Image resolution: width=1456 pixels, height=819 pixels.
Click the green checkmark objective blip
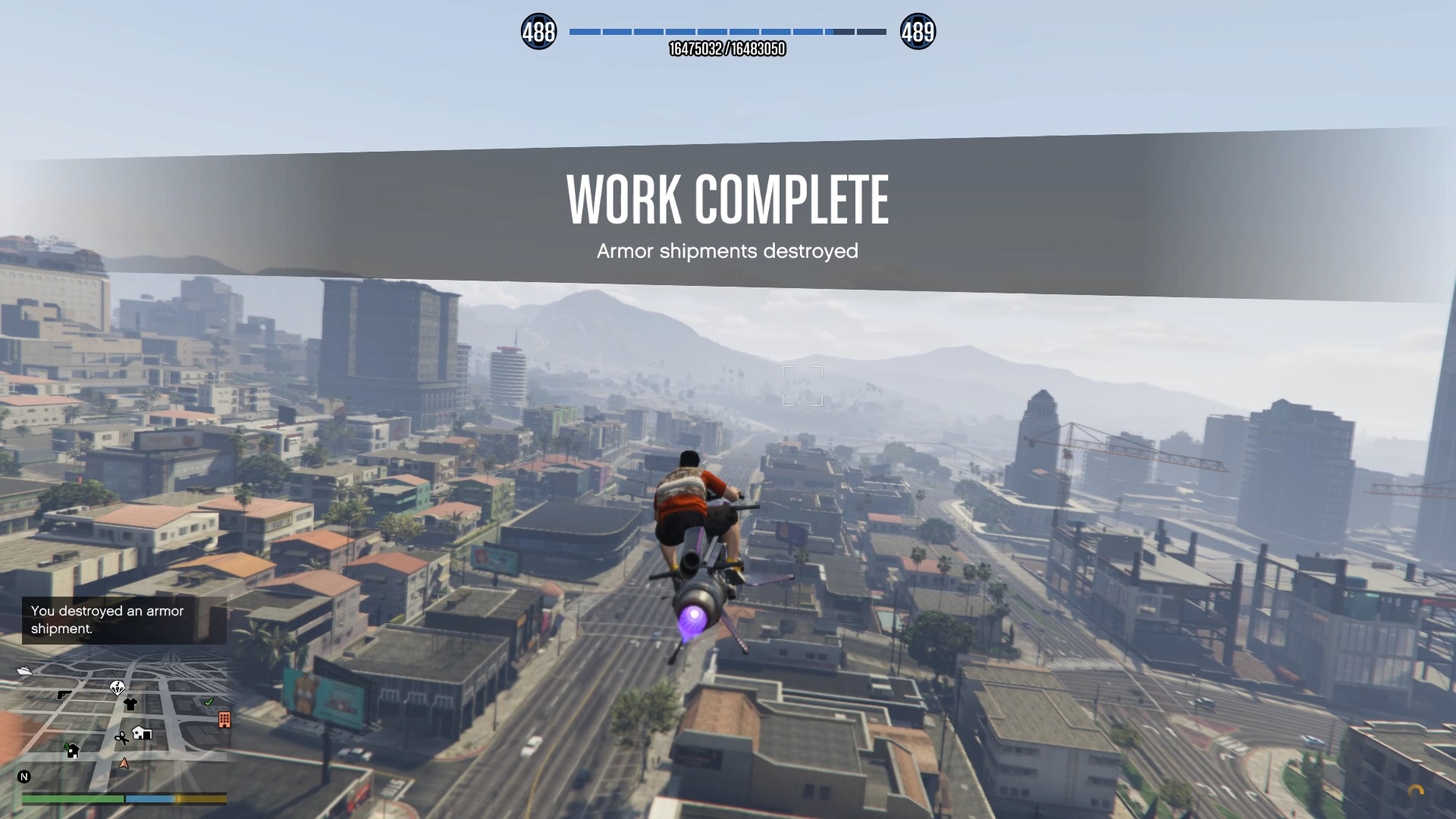[x=209, y=702]
